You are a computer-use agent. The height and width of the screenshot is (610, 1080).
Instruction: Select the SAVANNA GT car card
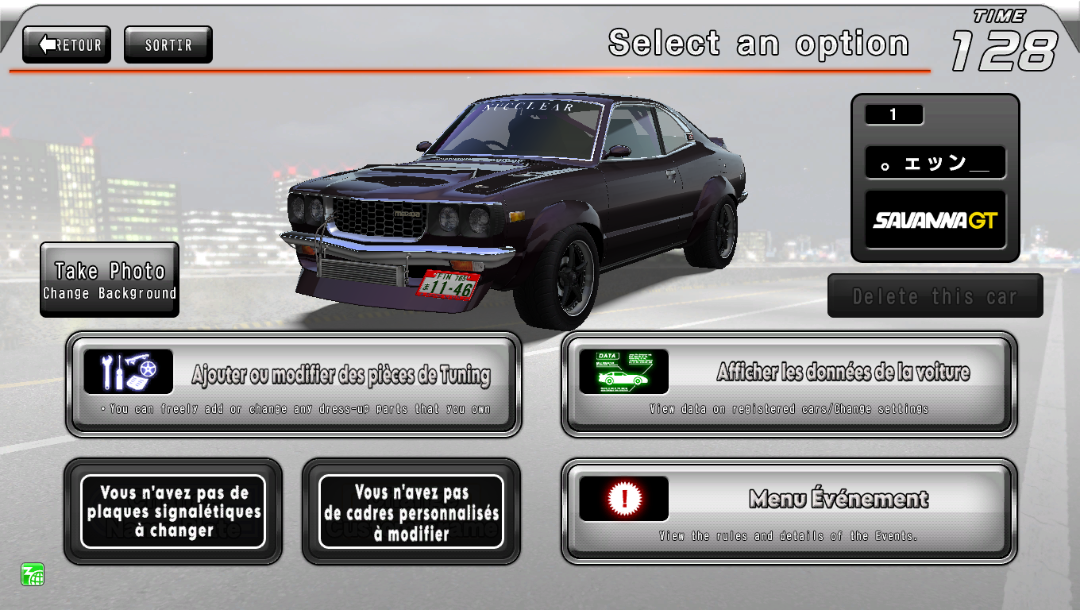point(935,220)
